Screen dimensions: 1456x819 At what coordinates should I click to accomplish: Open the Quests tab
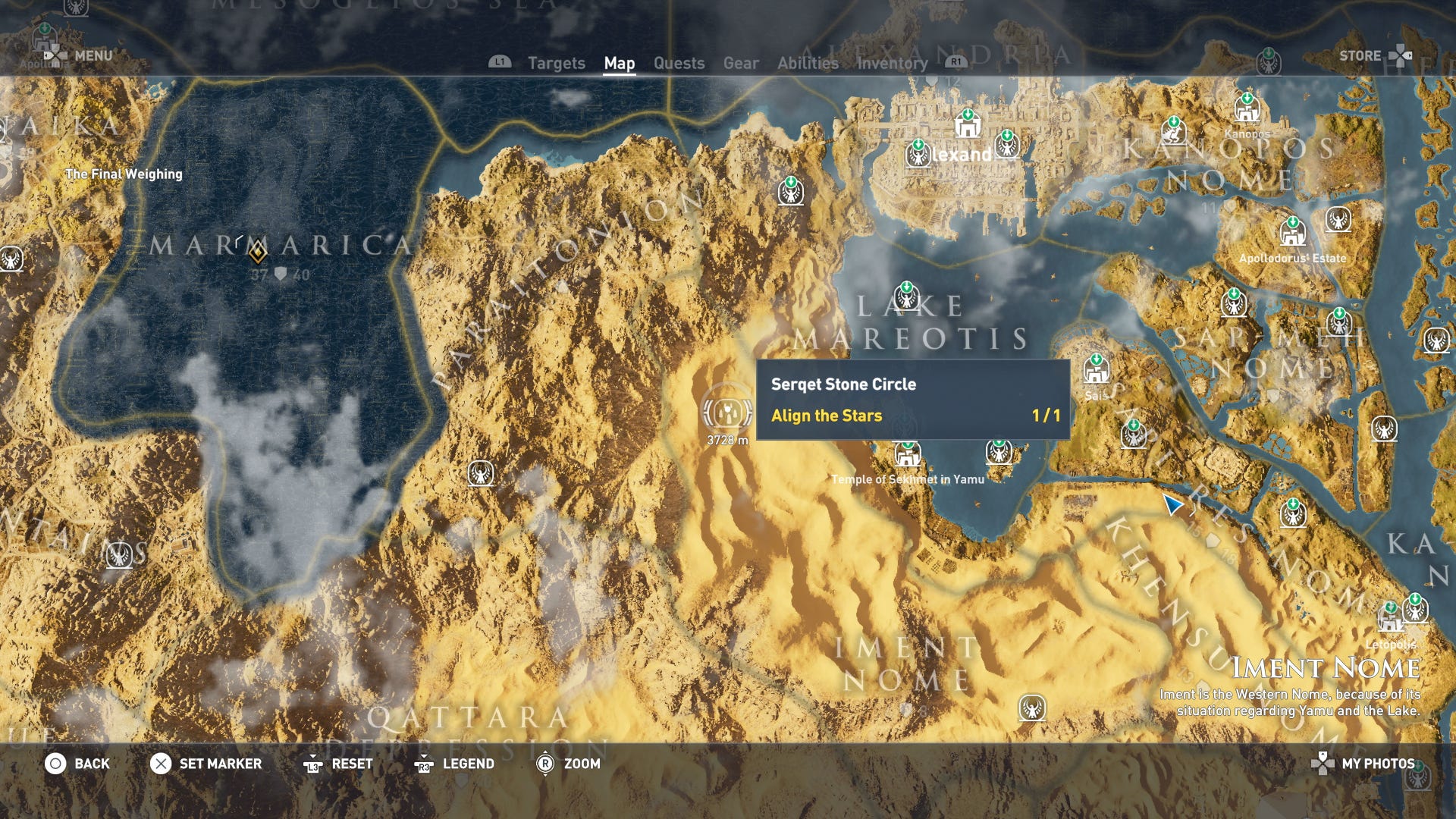click(679, 63)
